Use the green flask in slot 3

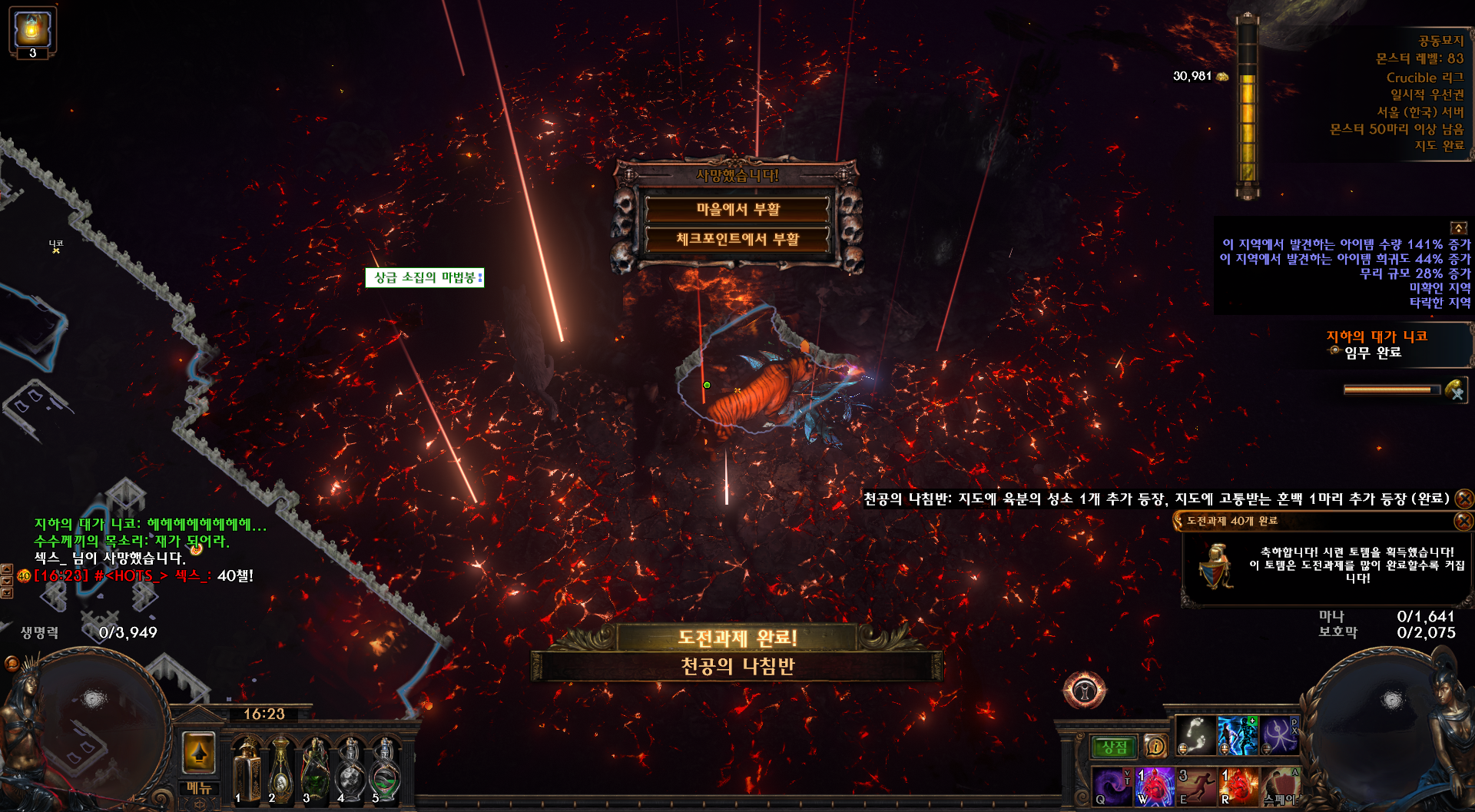coord(316,770)
